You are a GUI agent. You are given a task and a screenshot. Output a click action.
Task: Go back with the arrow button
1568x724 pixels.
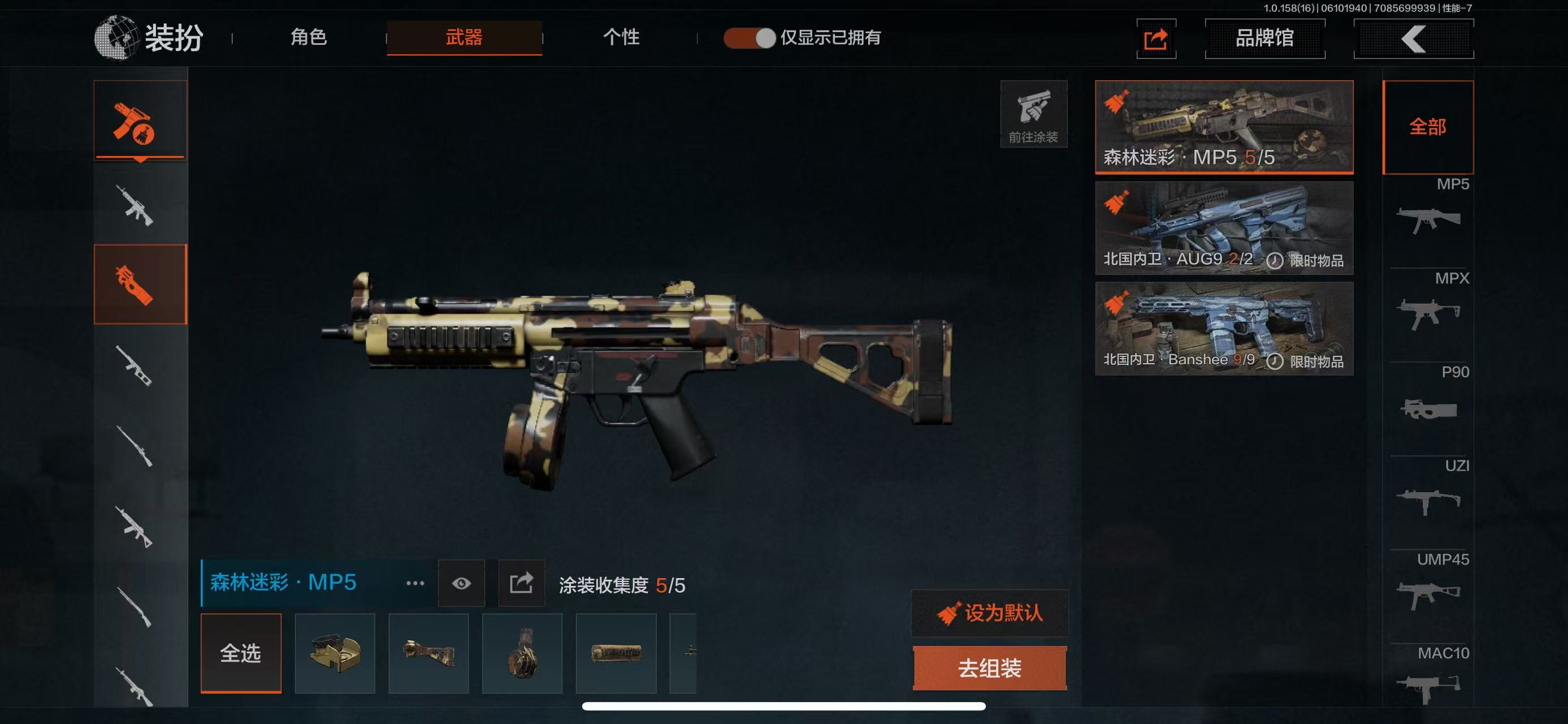(1413, 39)
